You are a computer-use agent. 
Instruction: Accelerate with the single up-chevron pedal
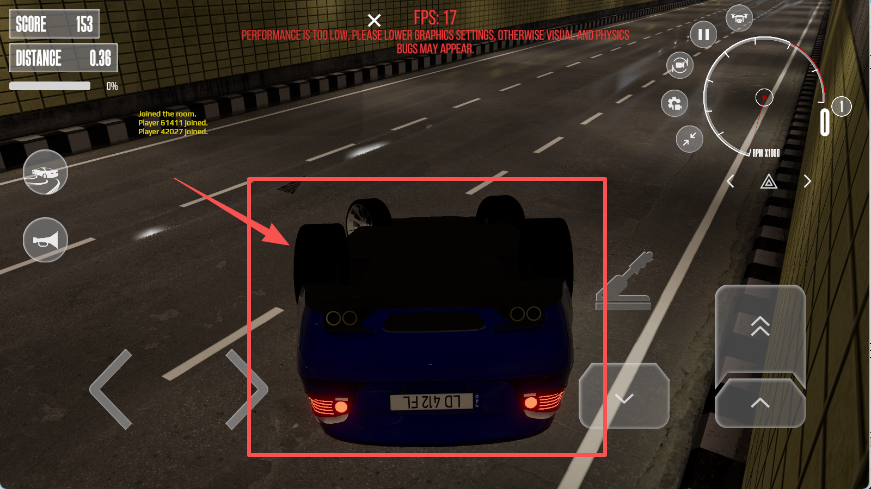pos(760,404)
